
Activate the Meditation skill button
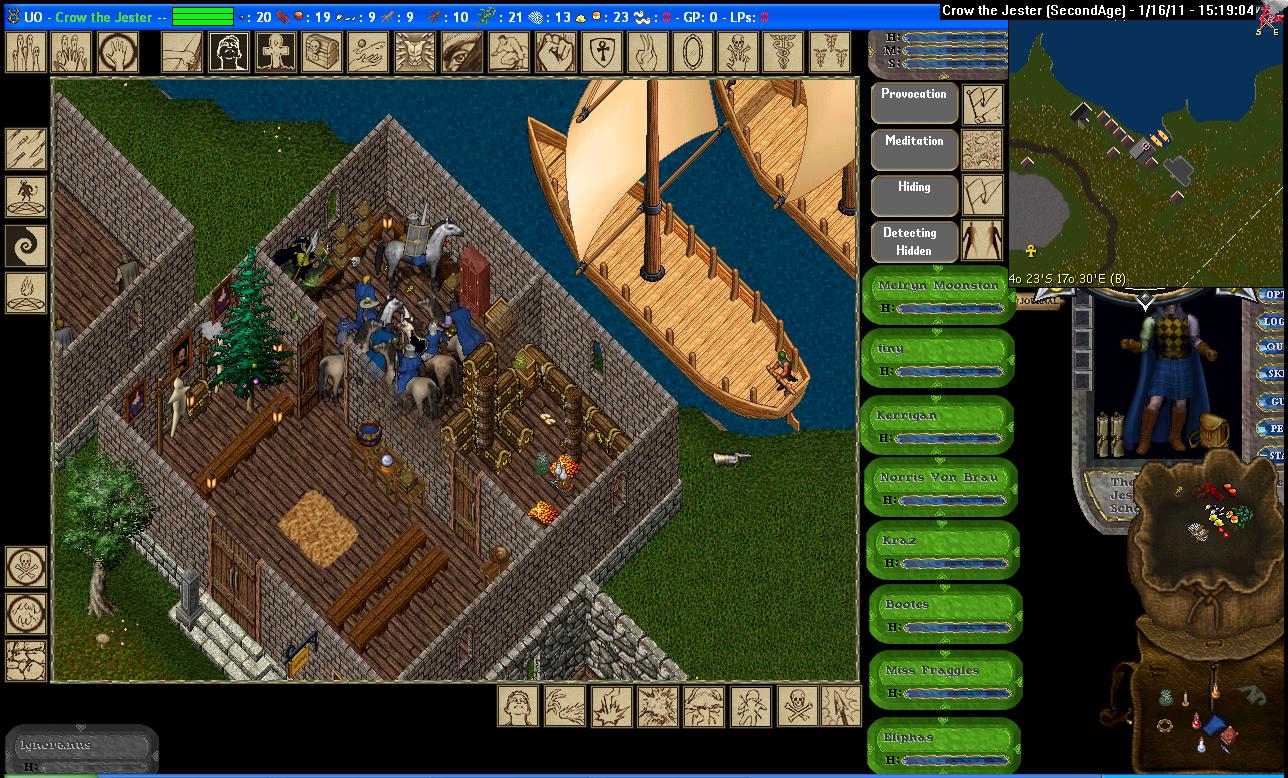click(x=914, y=150)
